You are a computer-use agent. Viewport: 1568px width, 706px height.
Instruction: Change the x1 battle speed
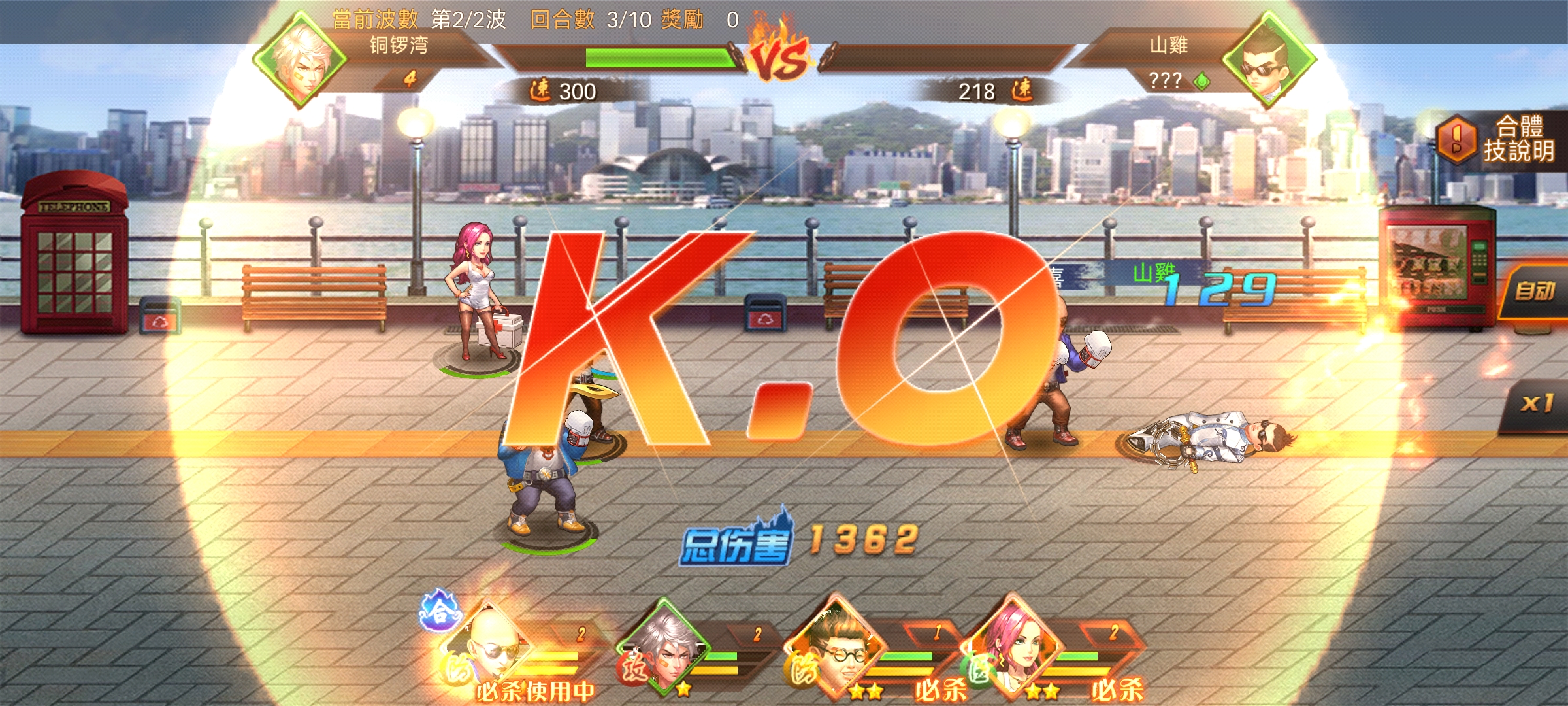[x=1535, y=404]
